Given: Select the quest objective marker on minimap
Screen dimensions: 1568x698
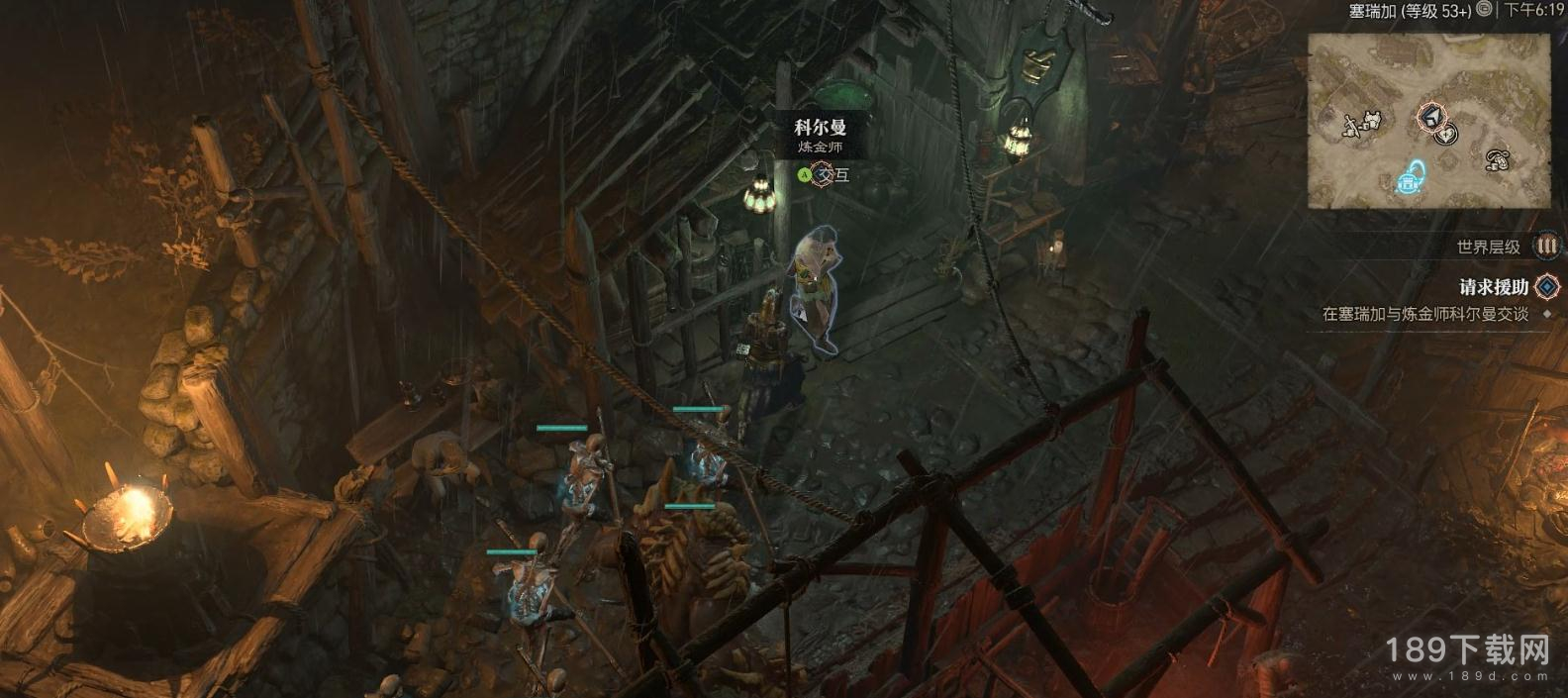Looking at the screenshot, I should click(1430, 117).
